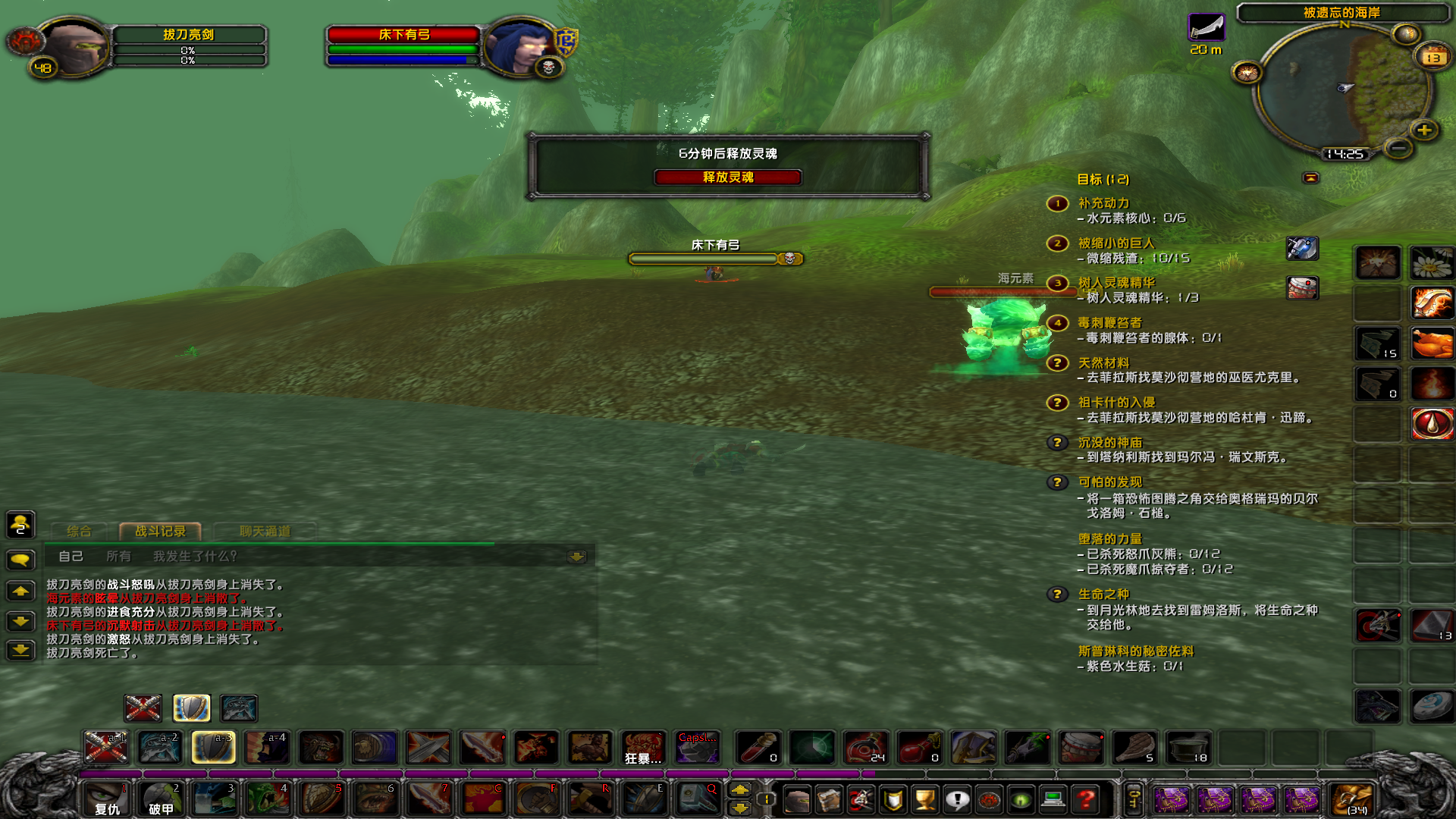Use the 破甲 sunder armor ability

click(161, 799)
